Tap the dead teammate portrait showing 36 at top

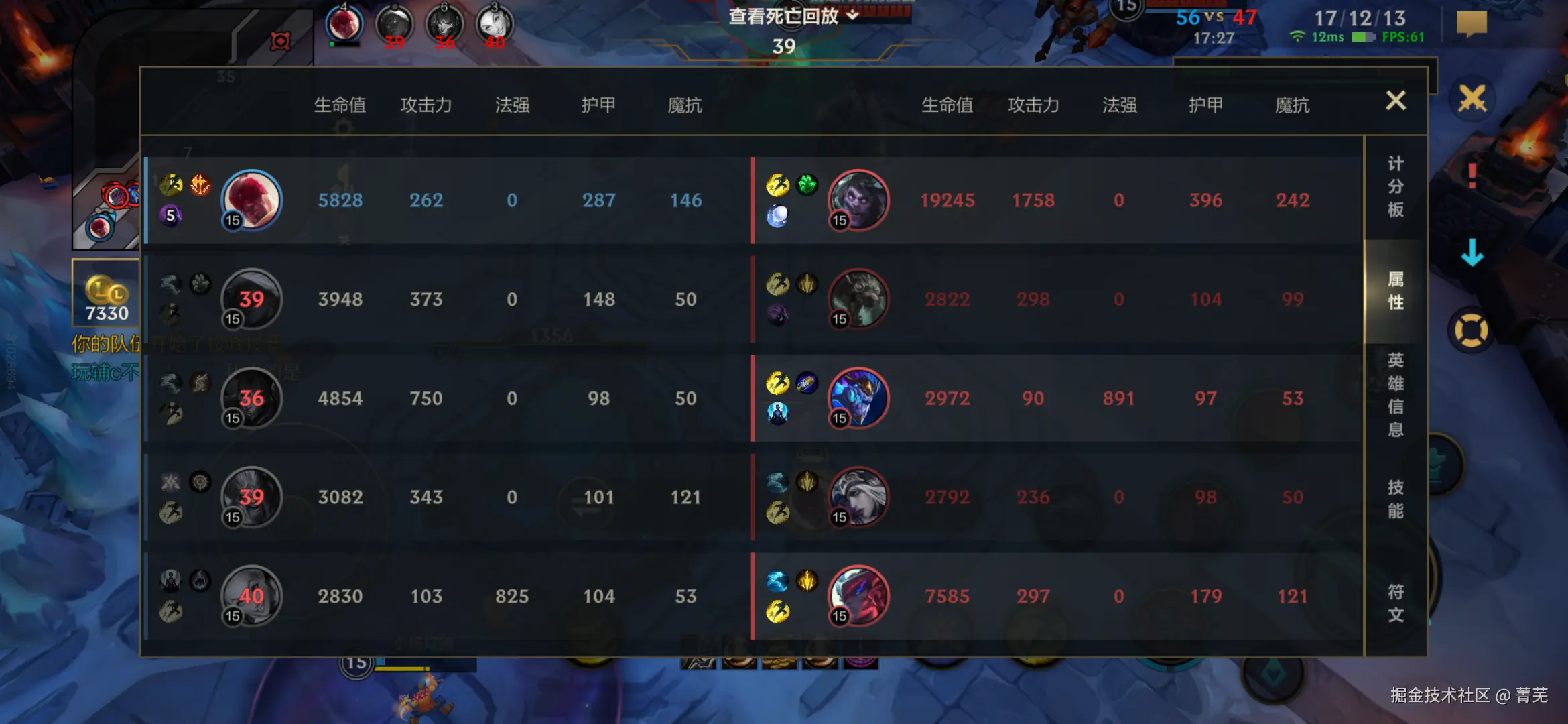click(x=444, y=25)
